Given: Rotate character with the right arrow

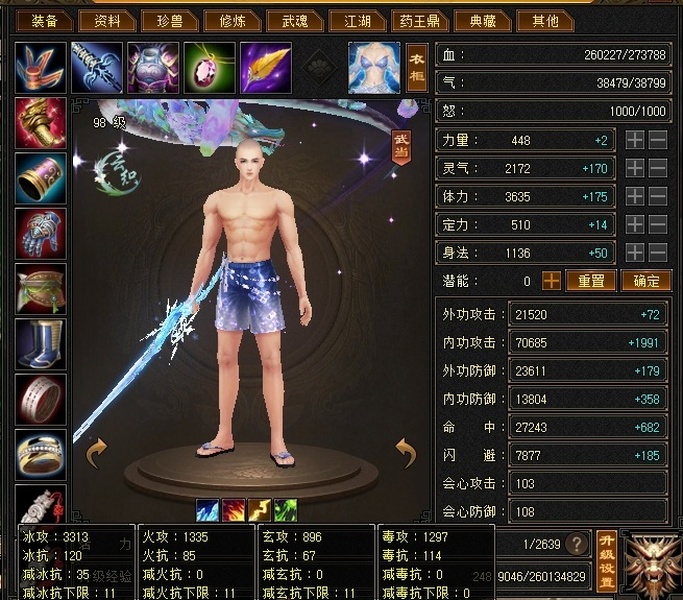Looking at the screenshot, I should (x=406, y=453).
